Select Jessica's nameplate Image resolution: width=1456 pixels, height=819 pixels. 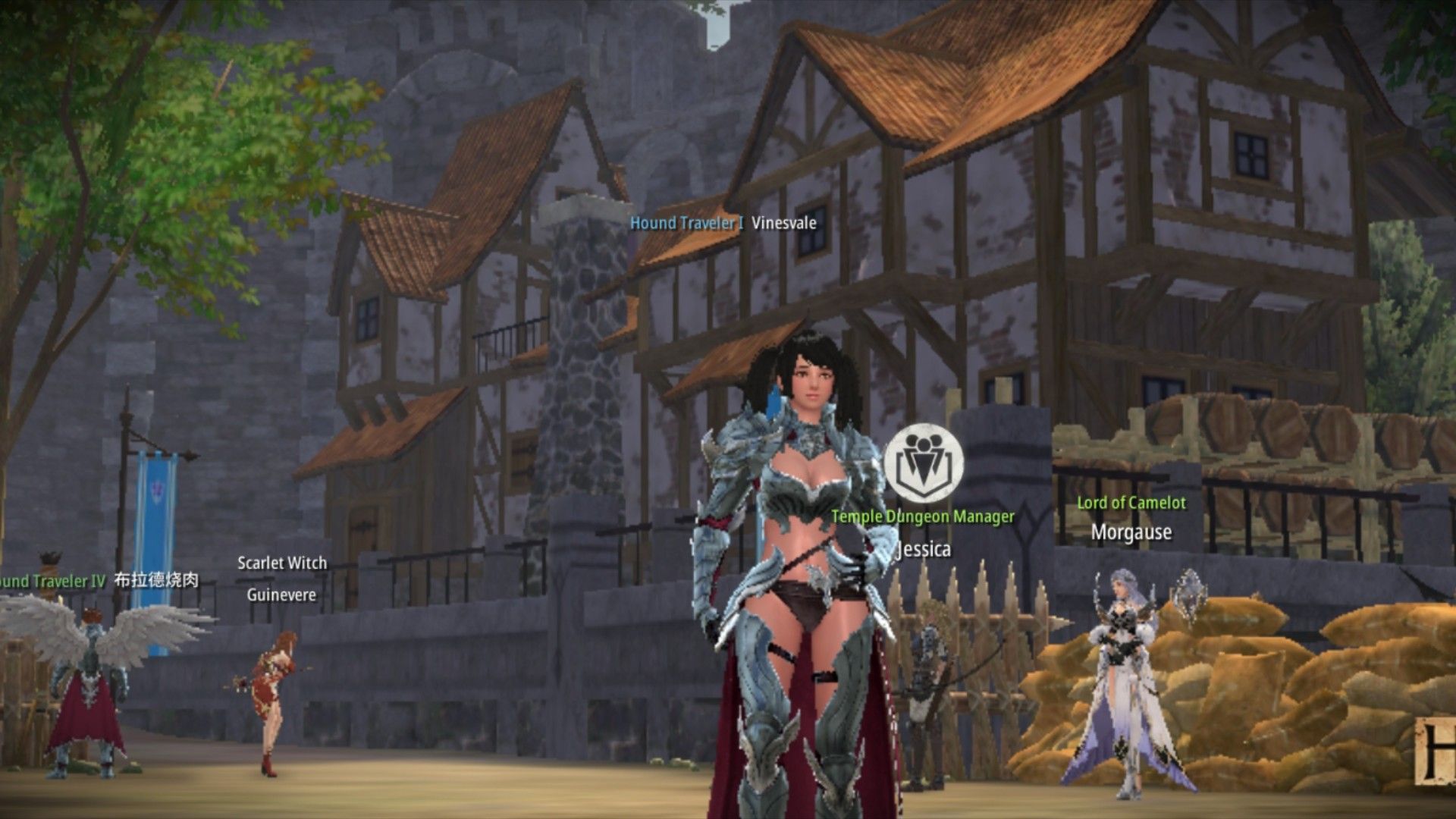click(x=924, y=549)
